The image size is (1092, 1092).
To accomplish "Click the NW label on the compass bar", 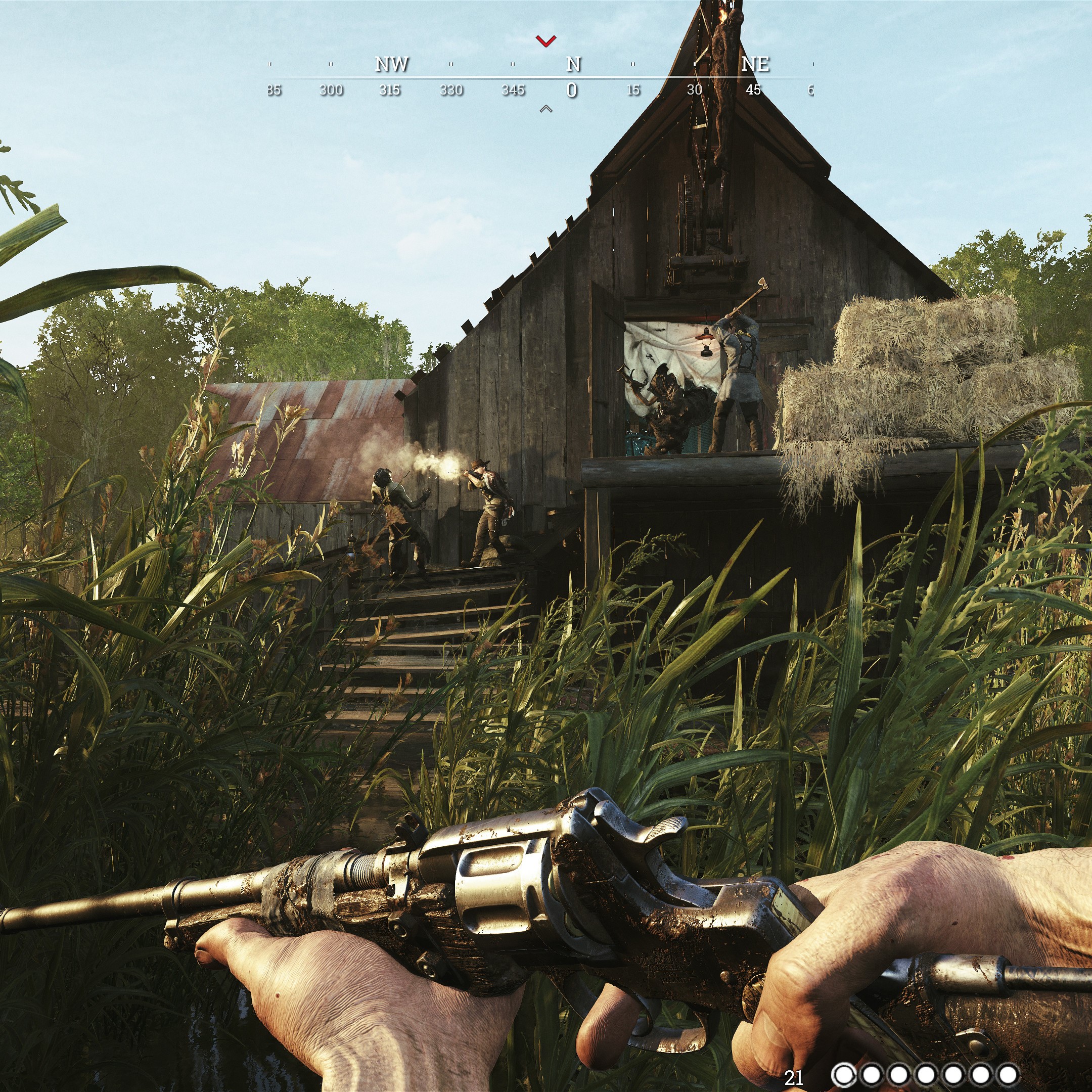I will 393,64.
